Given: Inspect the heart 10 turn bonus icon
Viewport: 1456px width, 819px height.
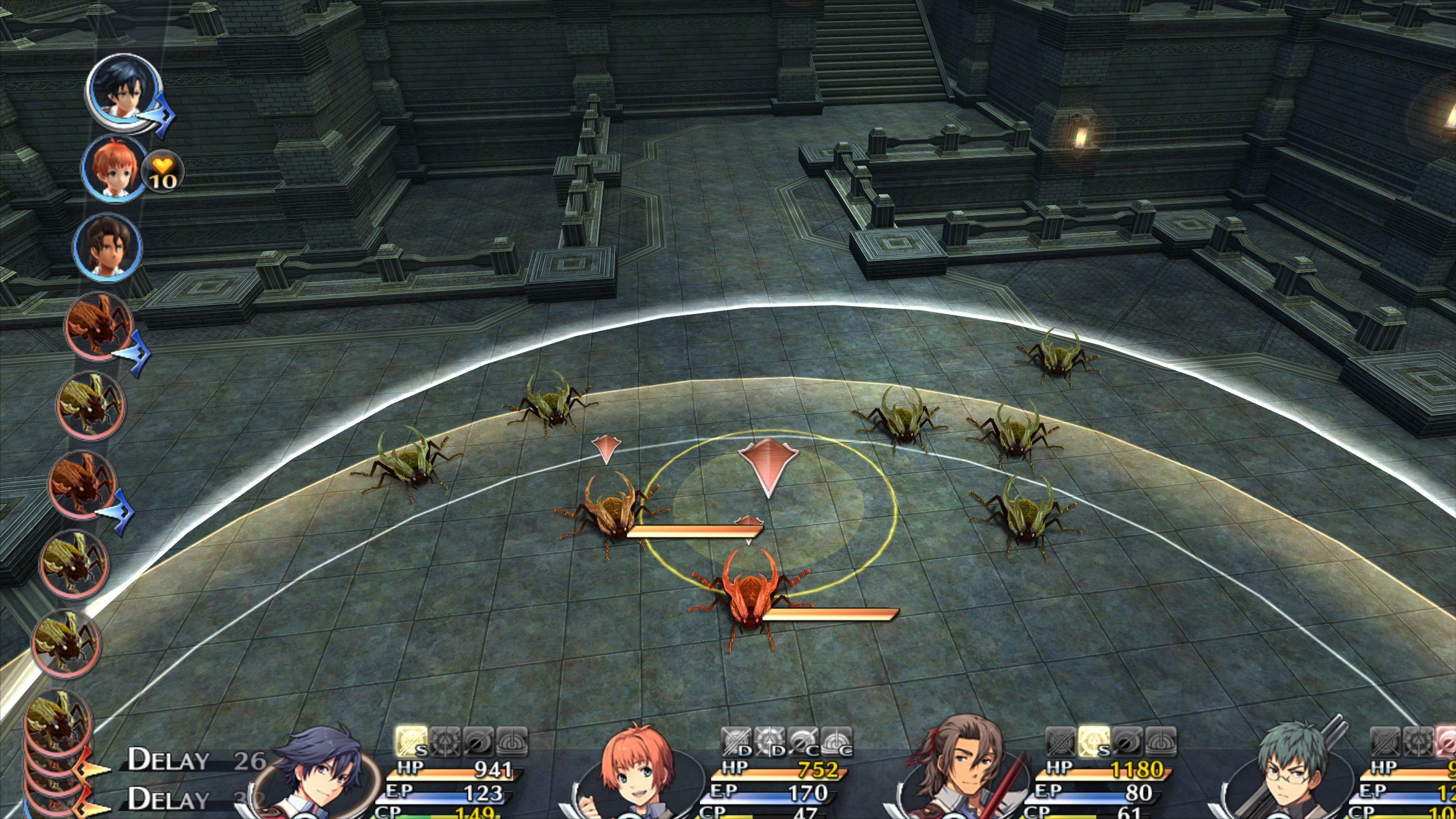Looking at the screenshot, I should tap(162, 172).
